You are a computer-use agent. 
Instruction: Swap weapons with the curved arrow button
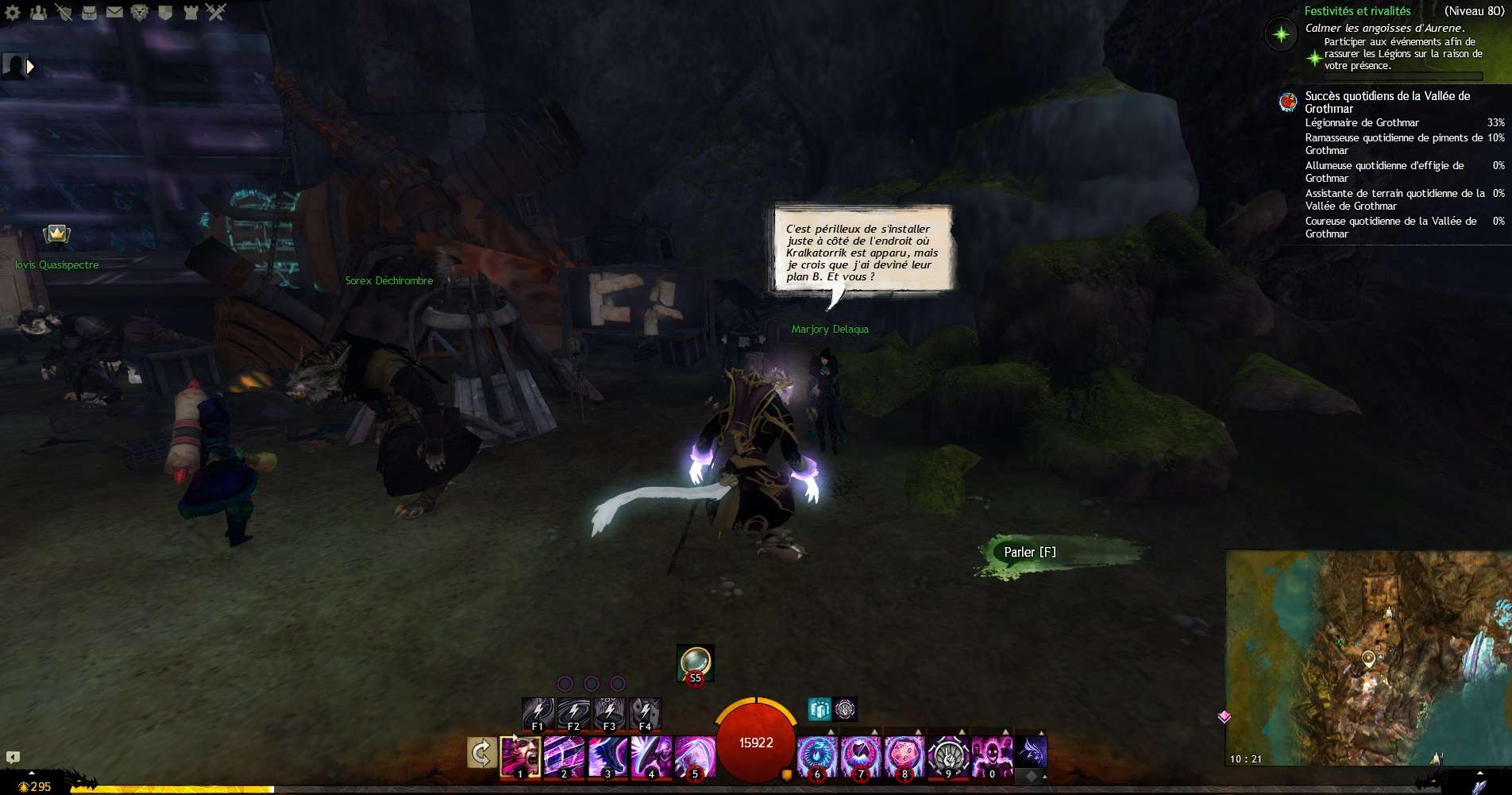point(481,753)
